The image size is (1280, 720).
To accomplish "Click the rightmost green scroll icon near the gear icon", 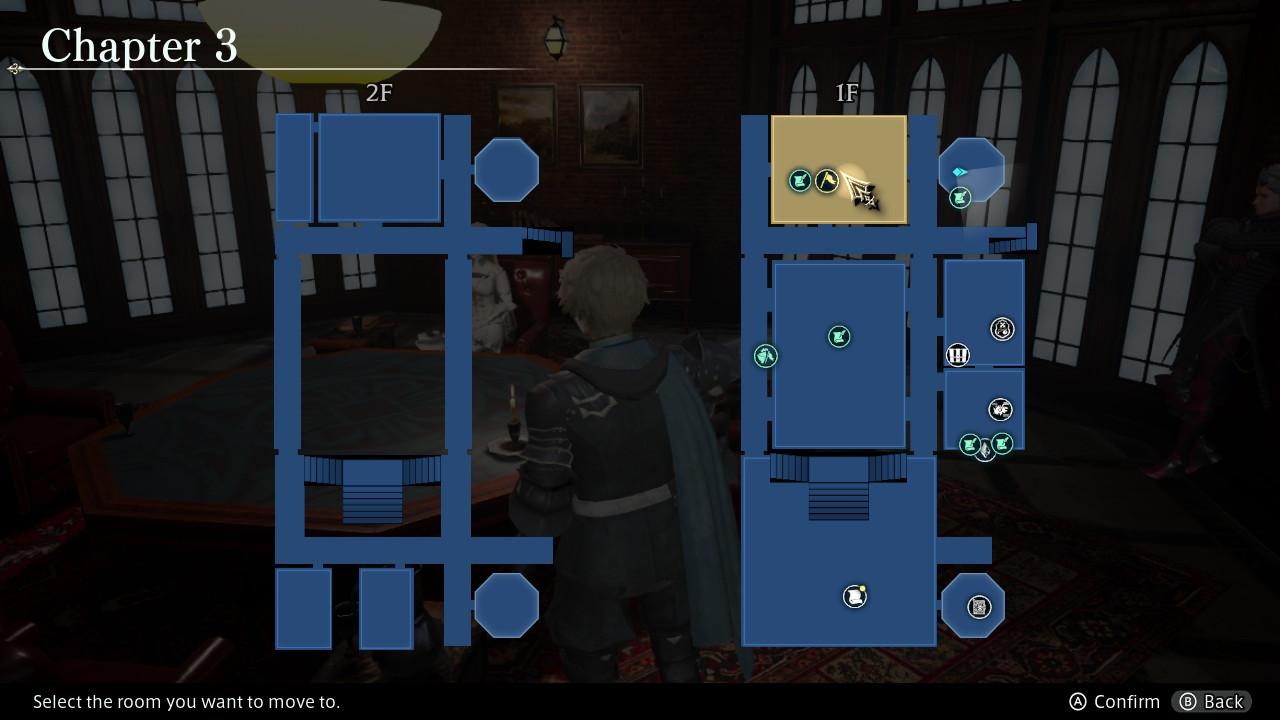I will pyautogui.click(x=1001, y=443).
